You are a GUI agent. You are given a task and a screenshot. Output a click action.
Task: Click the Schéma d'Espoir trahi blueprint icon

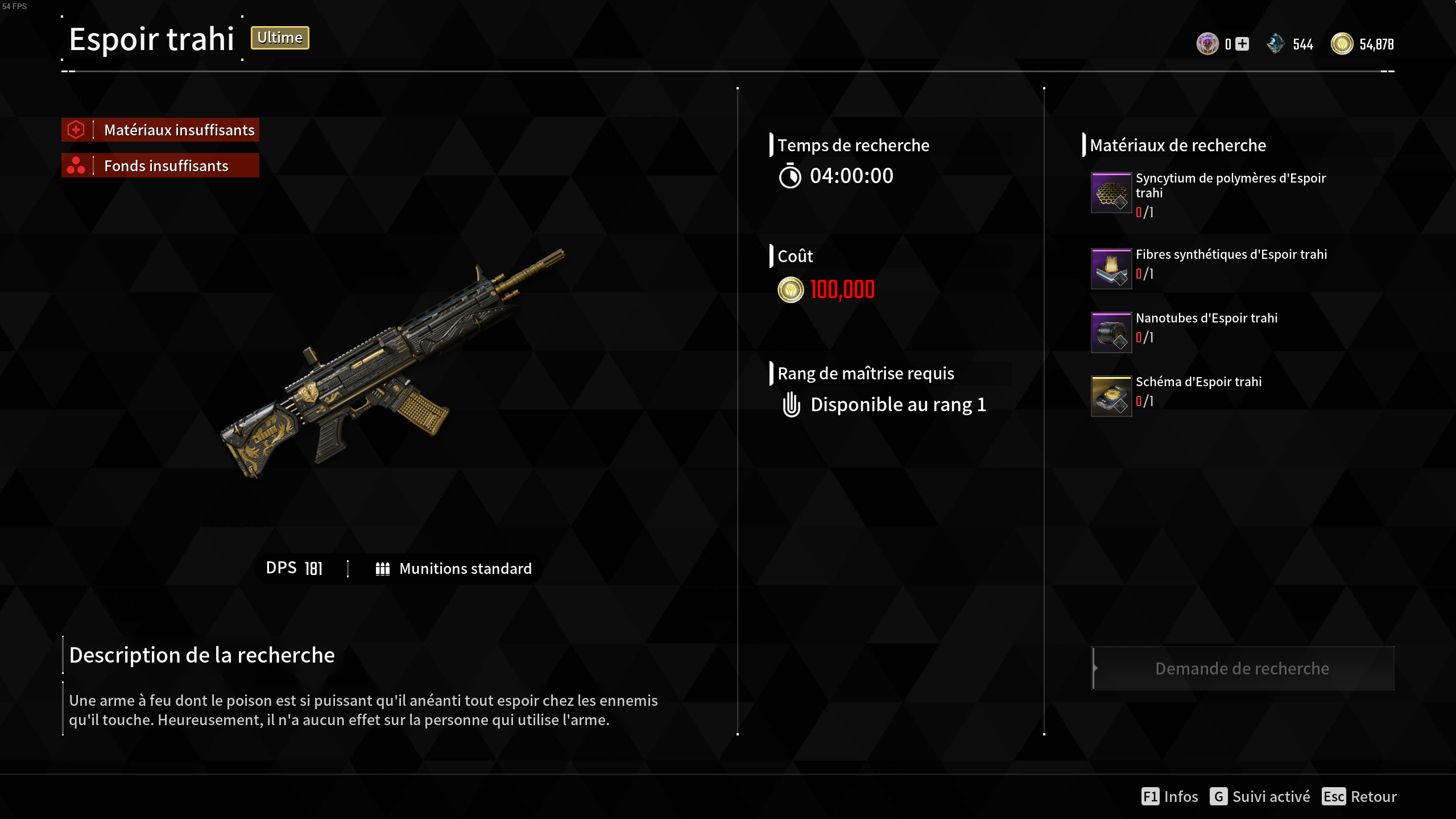[1111, 396]
